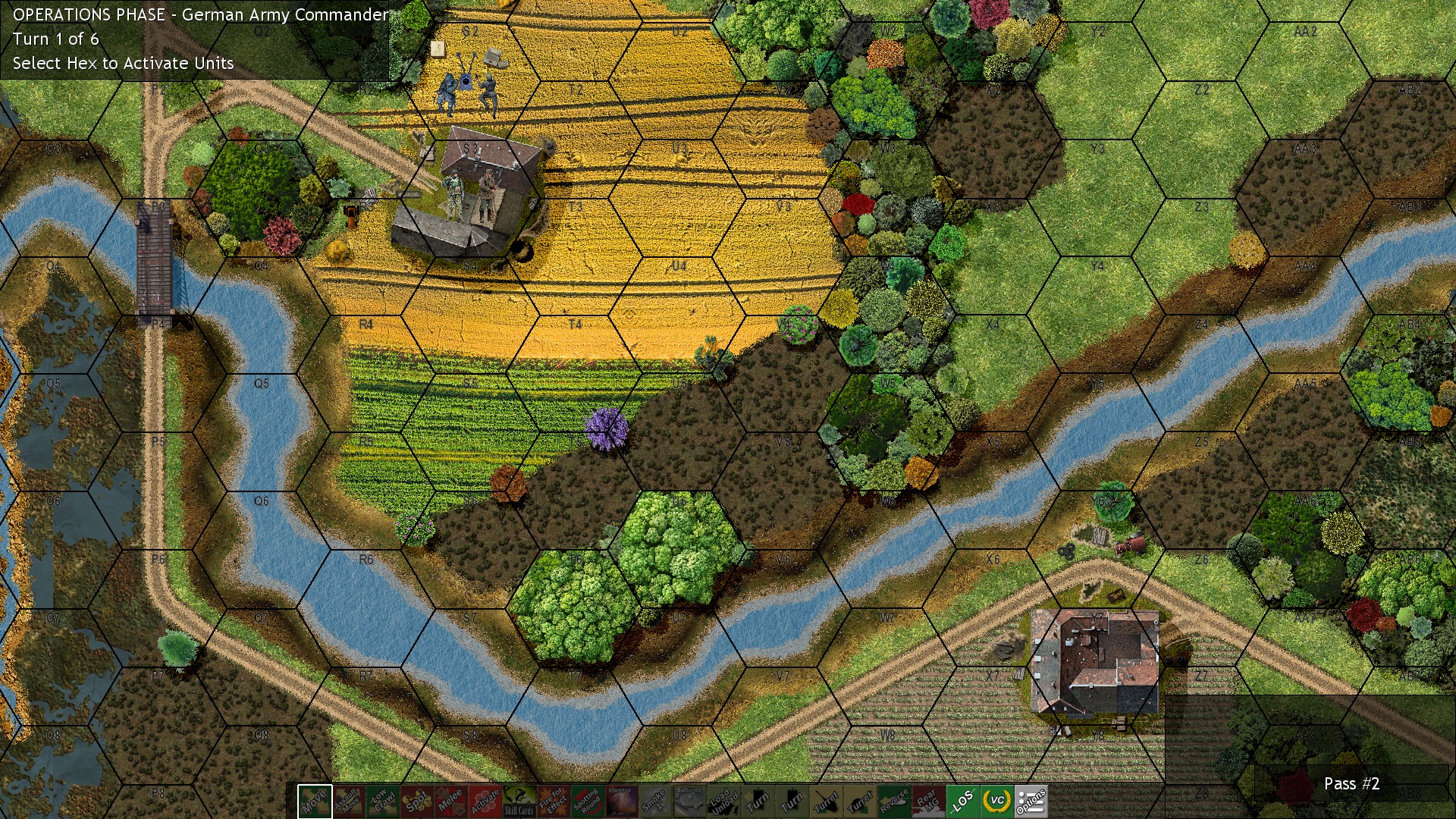This screenshot has height=819, width=1456.
Task: Select the Smoke 1 icon
Action: click(x=657, y=802)
